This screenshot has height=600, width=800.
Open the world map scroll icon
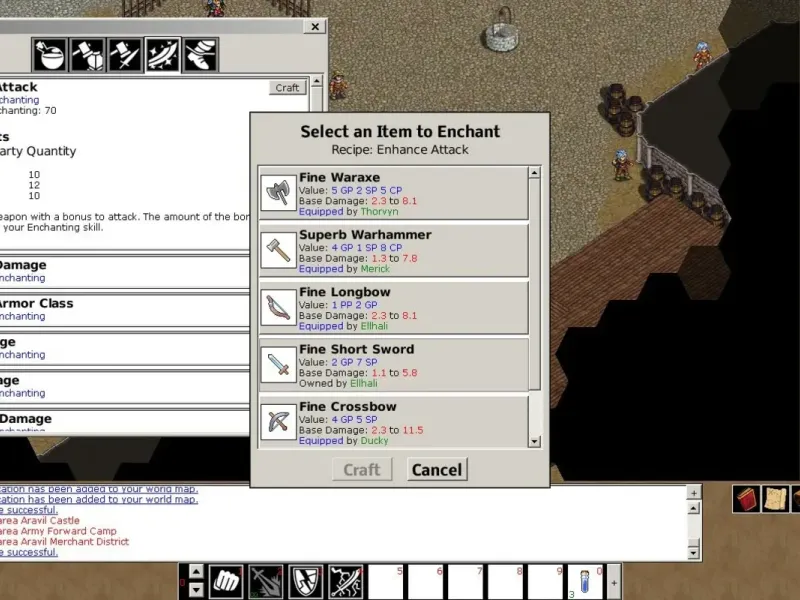[776, 498]
